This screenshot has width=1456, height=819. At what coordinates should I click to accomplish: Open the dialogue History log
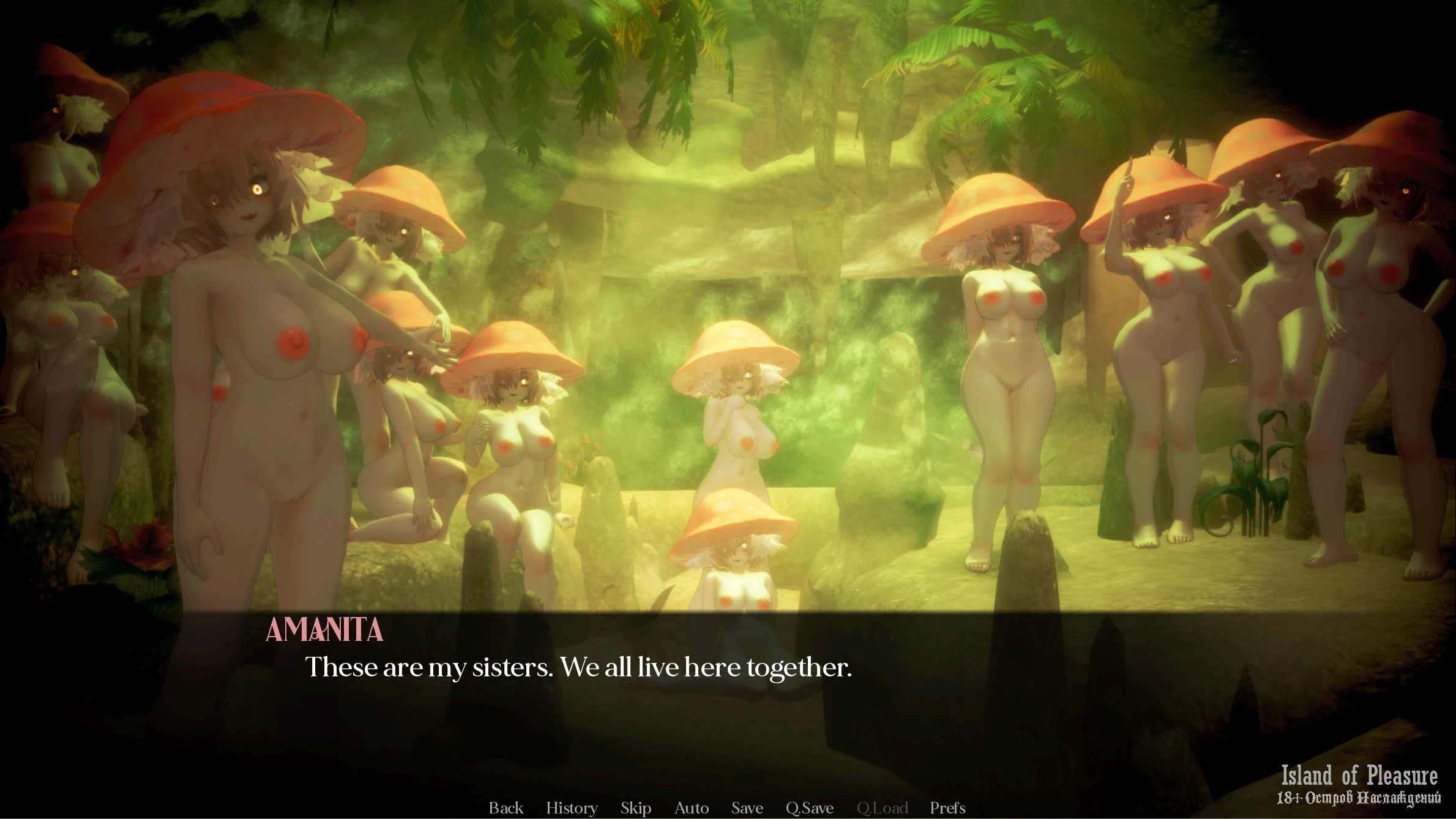[572, 808]
